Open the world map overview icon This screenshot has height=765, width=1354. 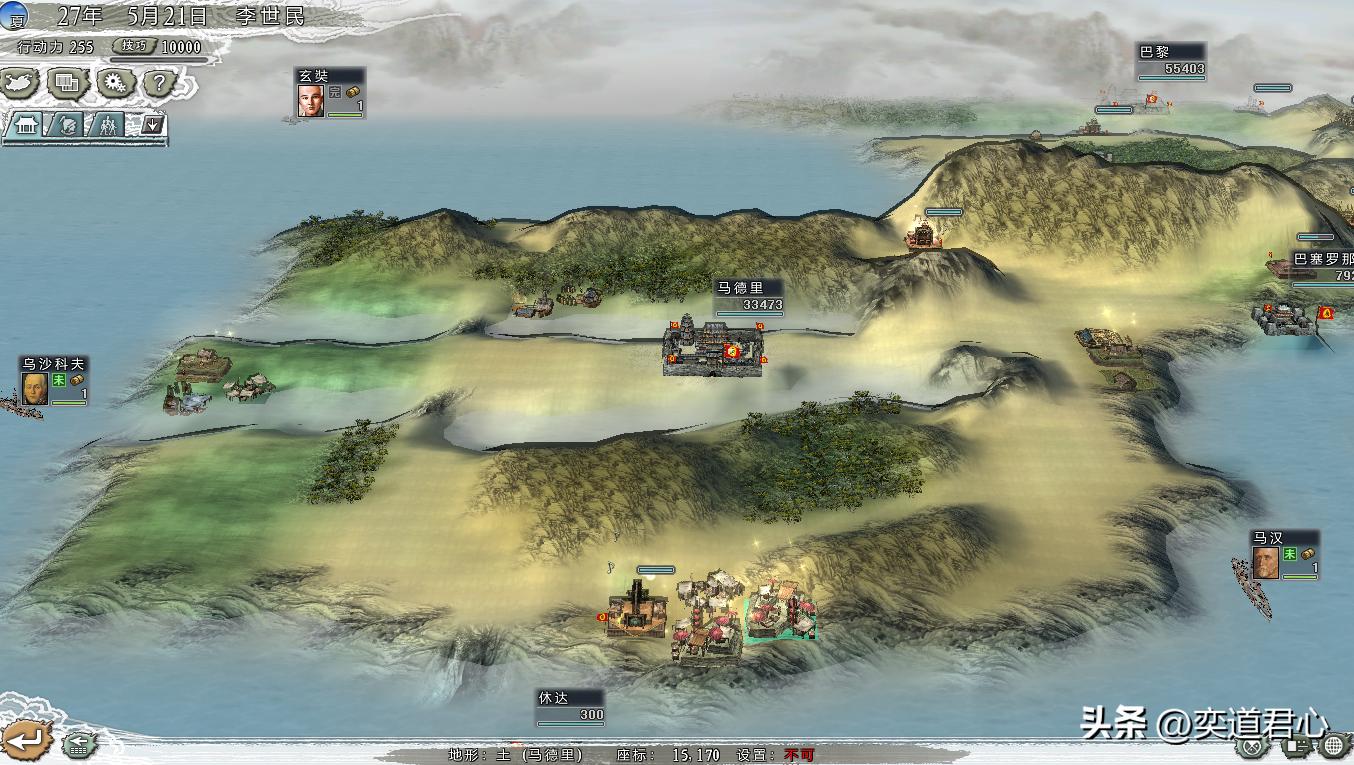(17, 84)
